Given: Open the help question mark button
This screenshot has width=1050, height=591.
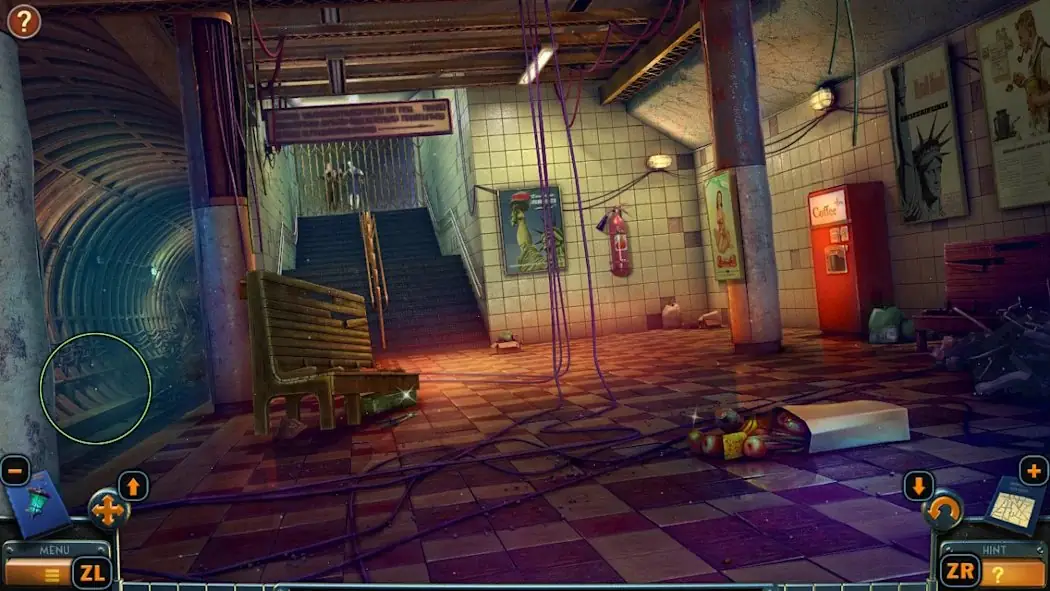Looking at the screenshot, I should tap(23, 20).
